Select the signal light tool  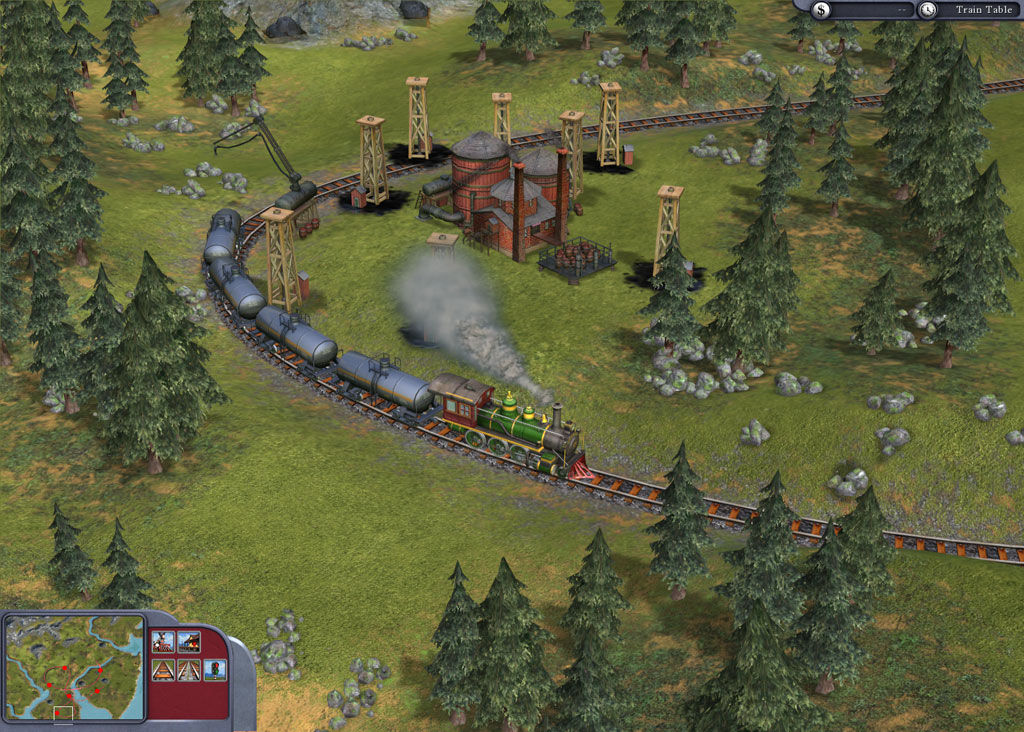[215, 670]
